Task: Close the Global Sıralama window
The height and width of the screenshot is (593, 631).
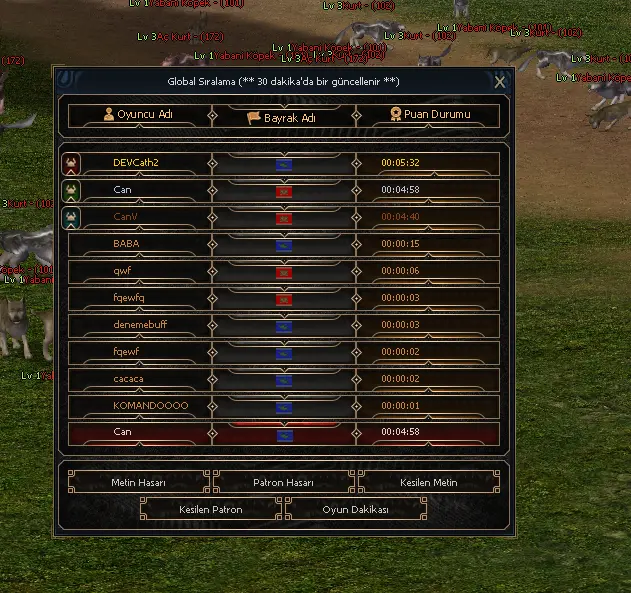Action: tap(500, 82)
